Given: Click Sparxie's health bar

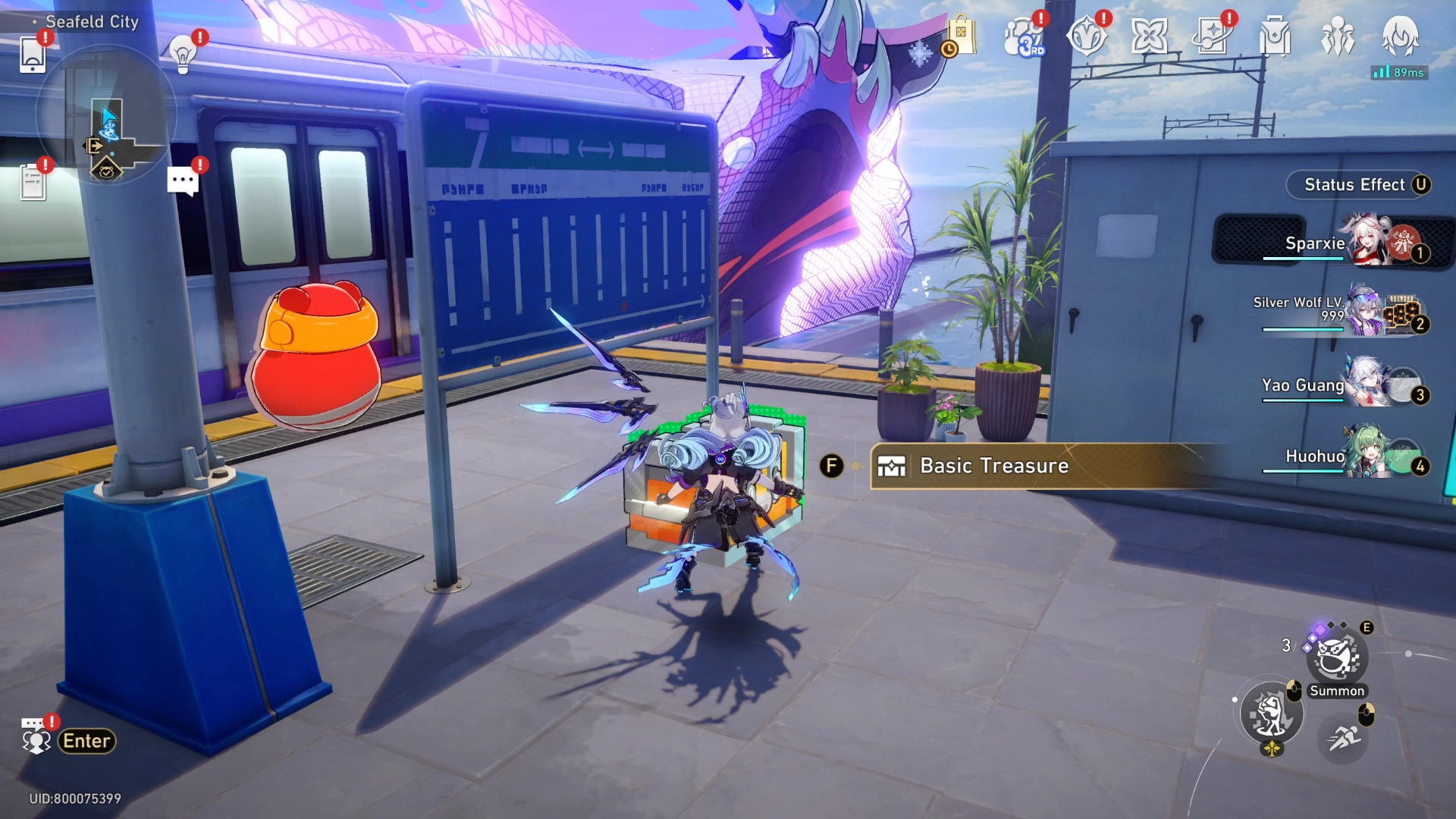Looking at the screenshot, I should 1303,258.
